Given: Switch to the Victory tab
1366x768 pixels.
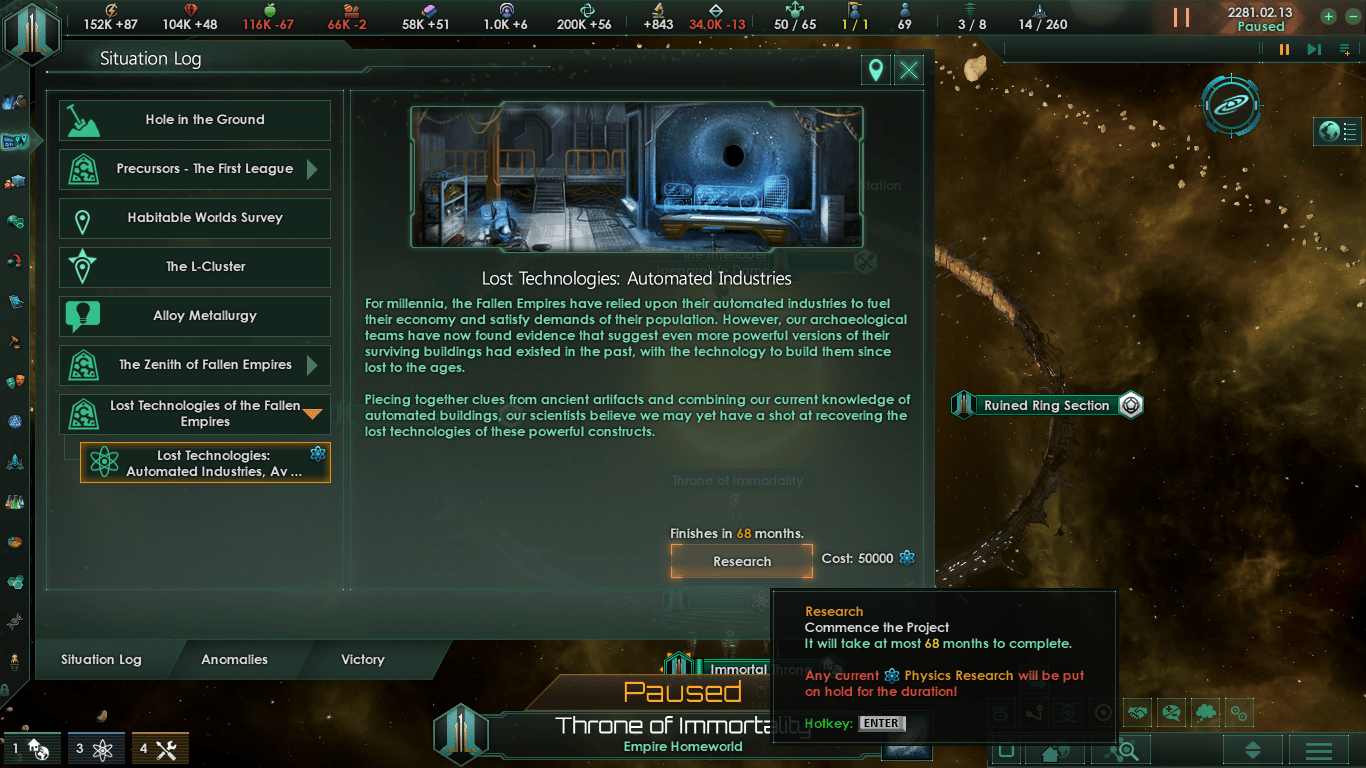Looking at the screenshot, I should tap(362, 660).
